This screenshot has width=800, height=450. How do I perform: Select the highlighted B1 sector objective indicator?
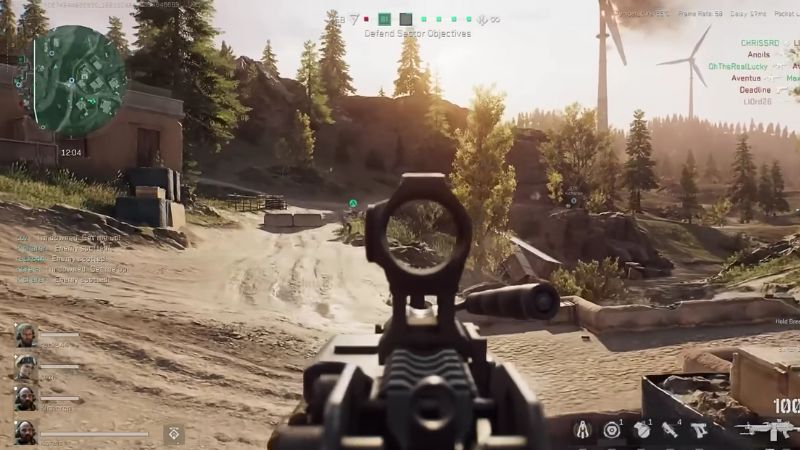pyautogui.click(x=385, y=19)
